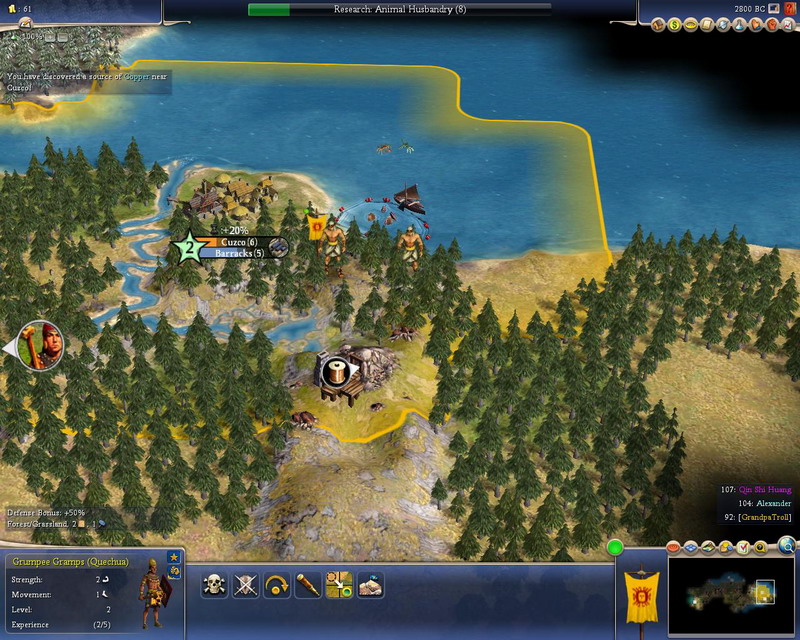Click the skull Delete Unit action

pos(215,585)
